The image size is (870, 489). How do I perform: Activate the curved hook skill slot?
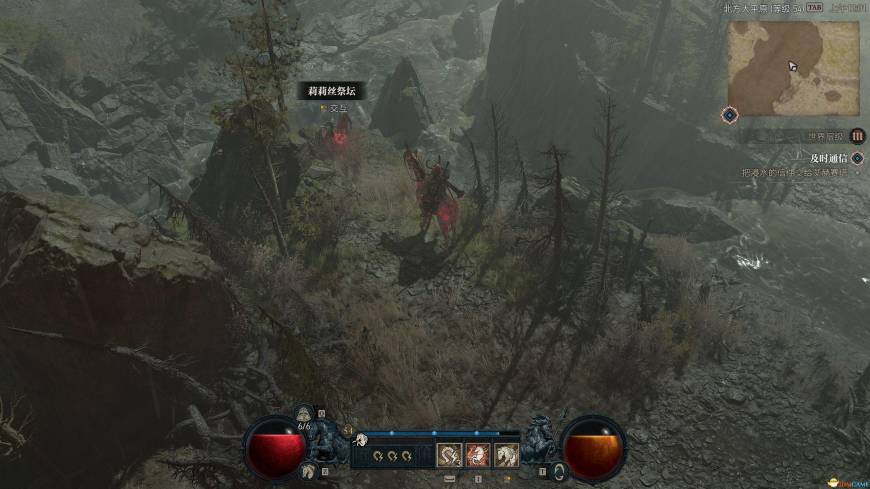coord(450,455)
